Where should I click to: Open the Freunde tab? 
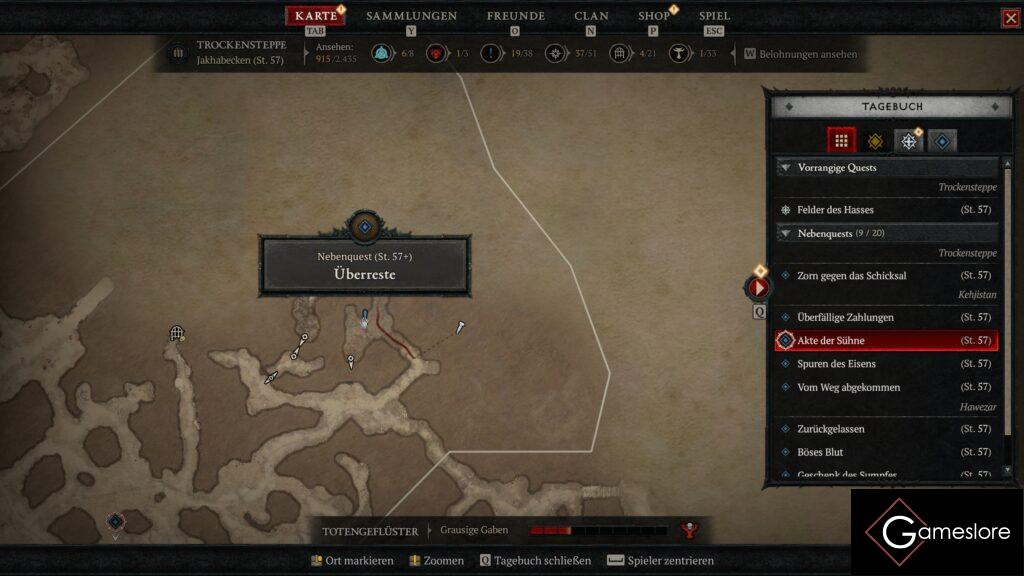515,16
